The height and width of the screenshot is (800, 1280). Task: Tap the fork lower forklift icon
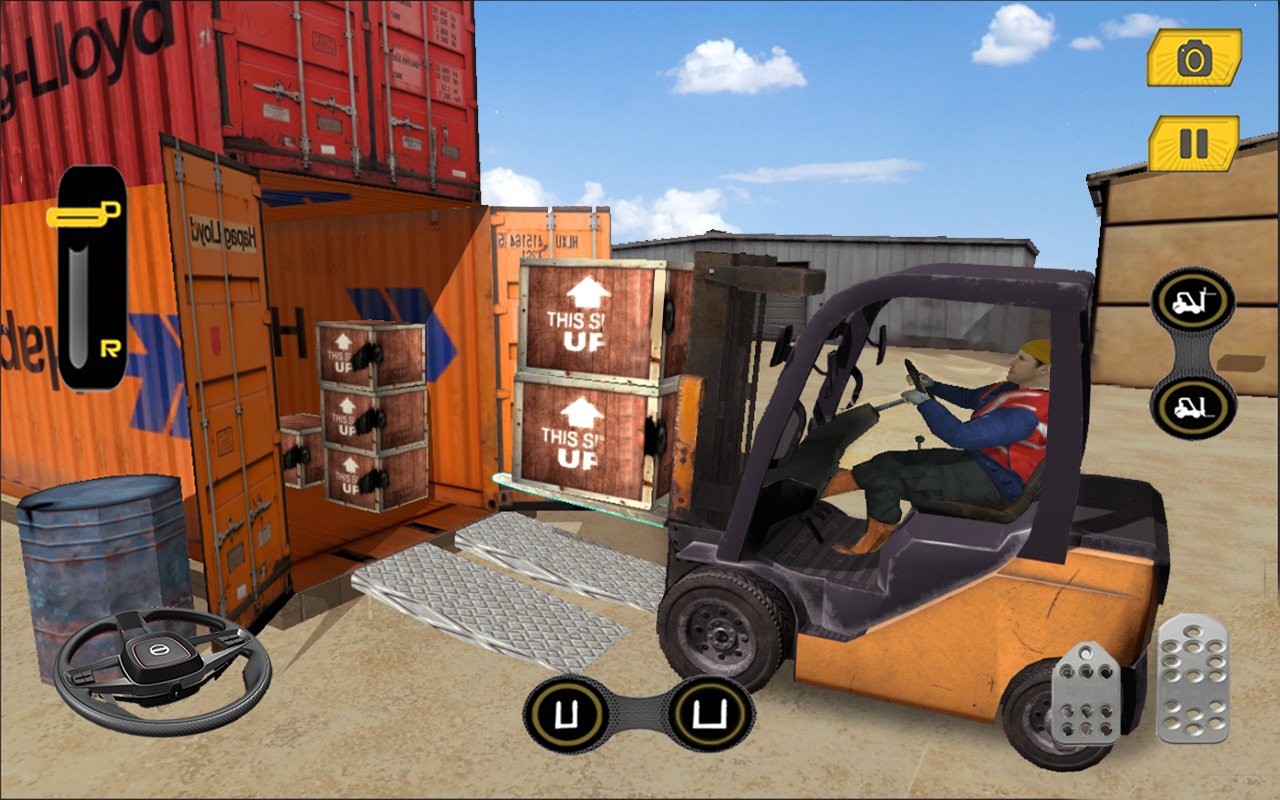point(1196,403)
